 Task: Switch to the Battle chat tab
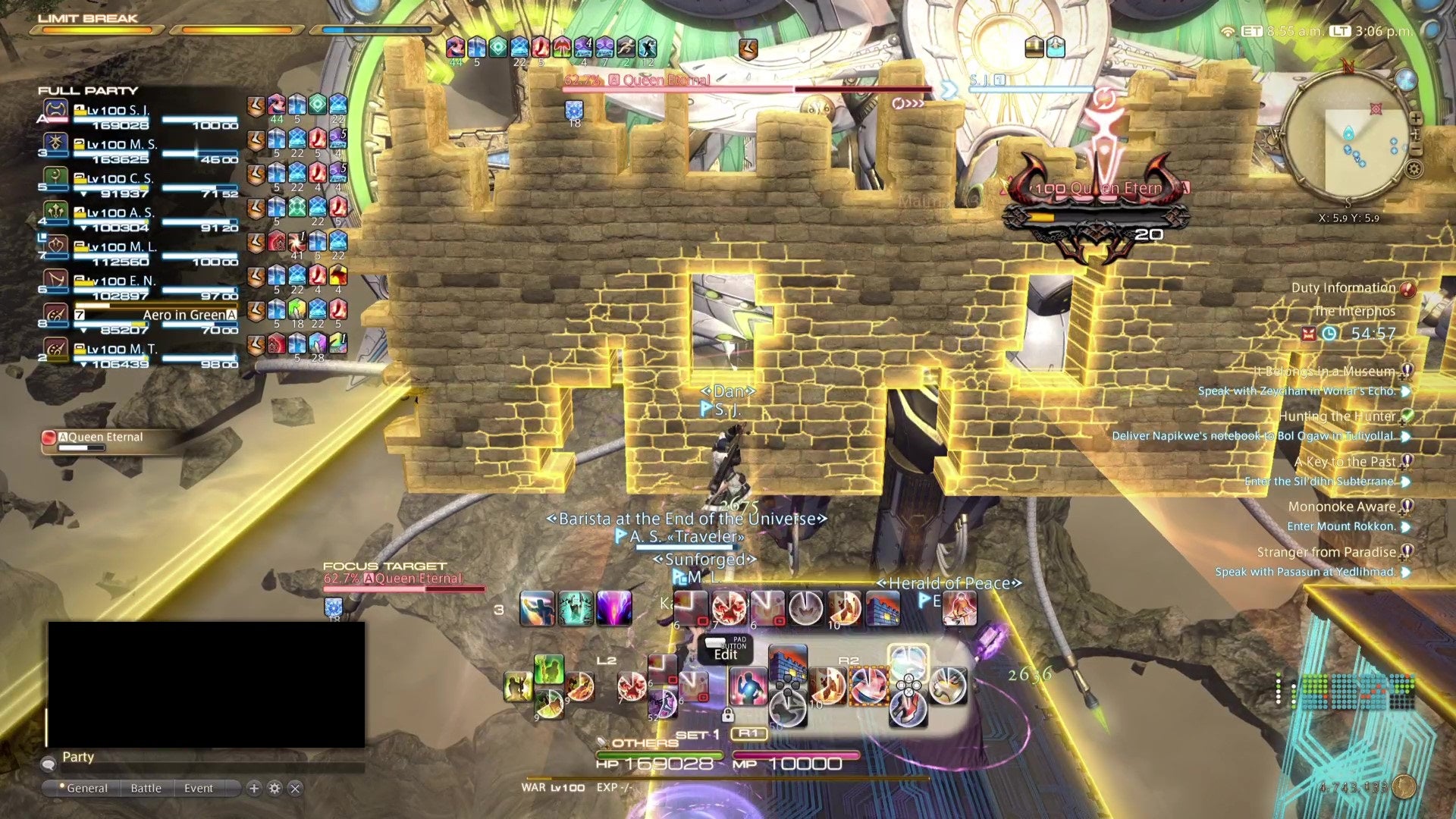point(146,788)
